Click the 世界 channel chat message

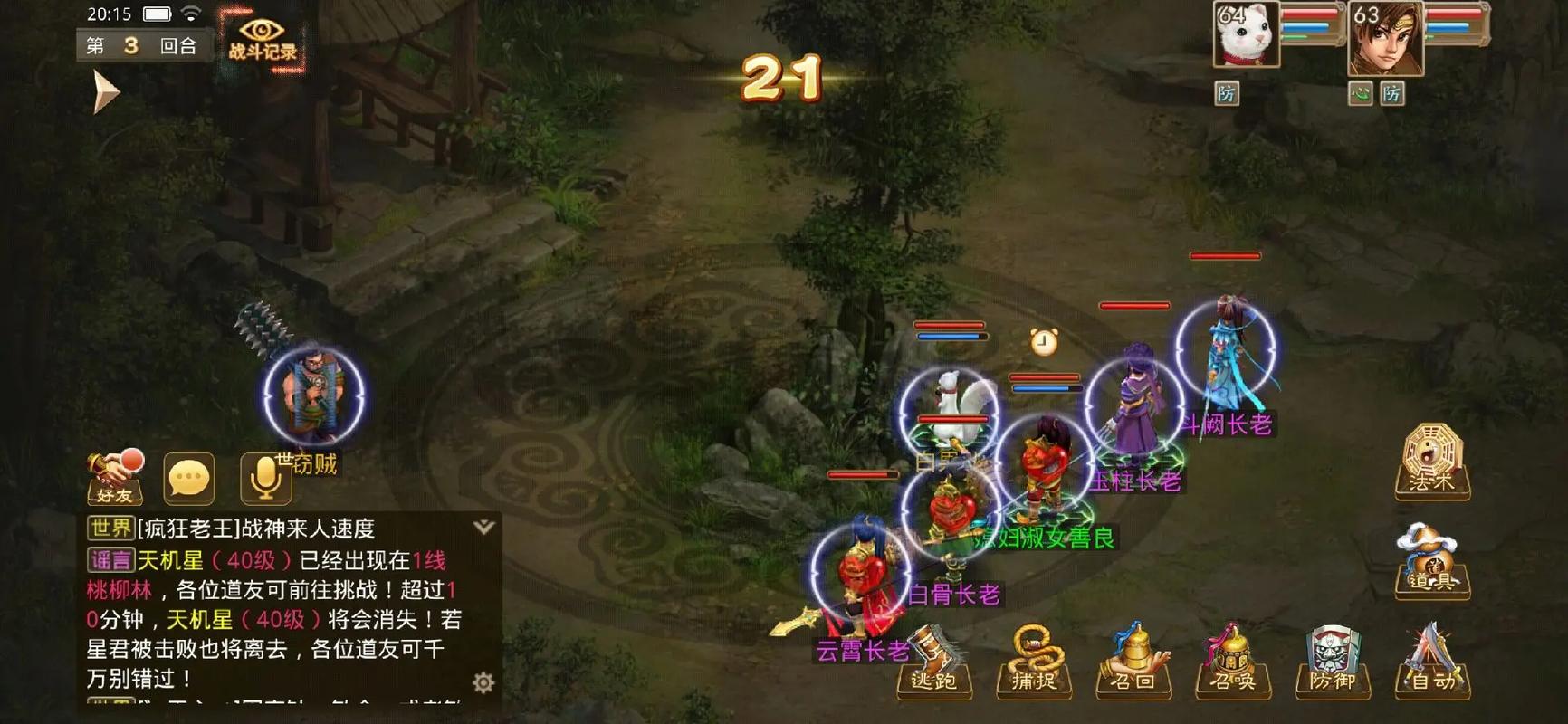click(272, 529)
